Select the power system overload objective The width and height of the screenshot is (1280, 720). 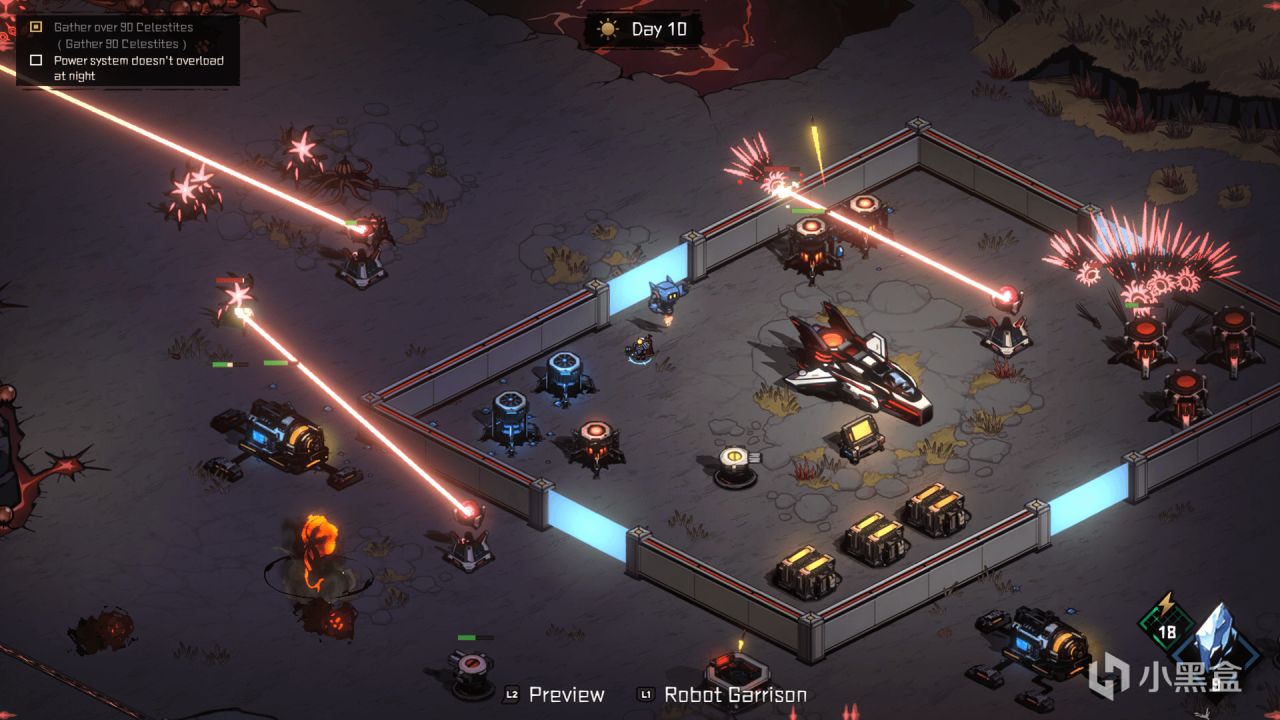click(138, 61)
